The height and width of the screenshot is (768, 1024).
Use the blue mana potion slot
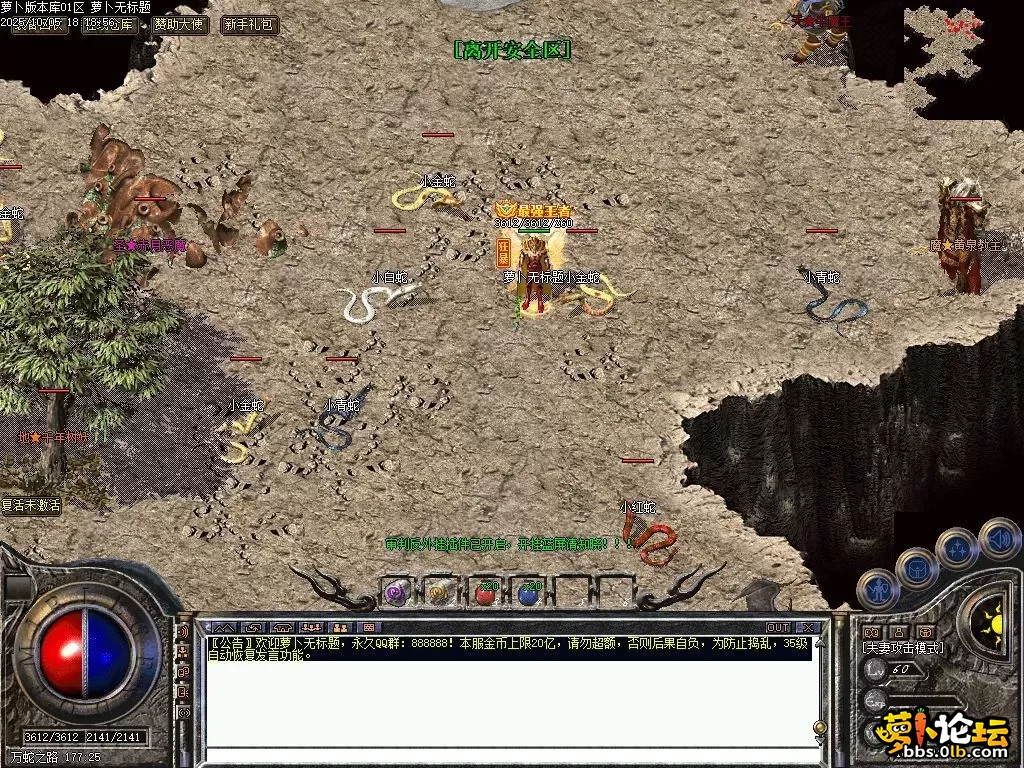530,593
